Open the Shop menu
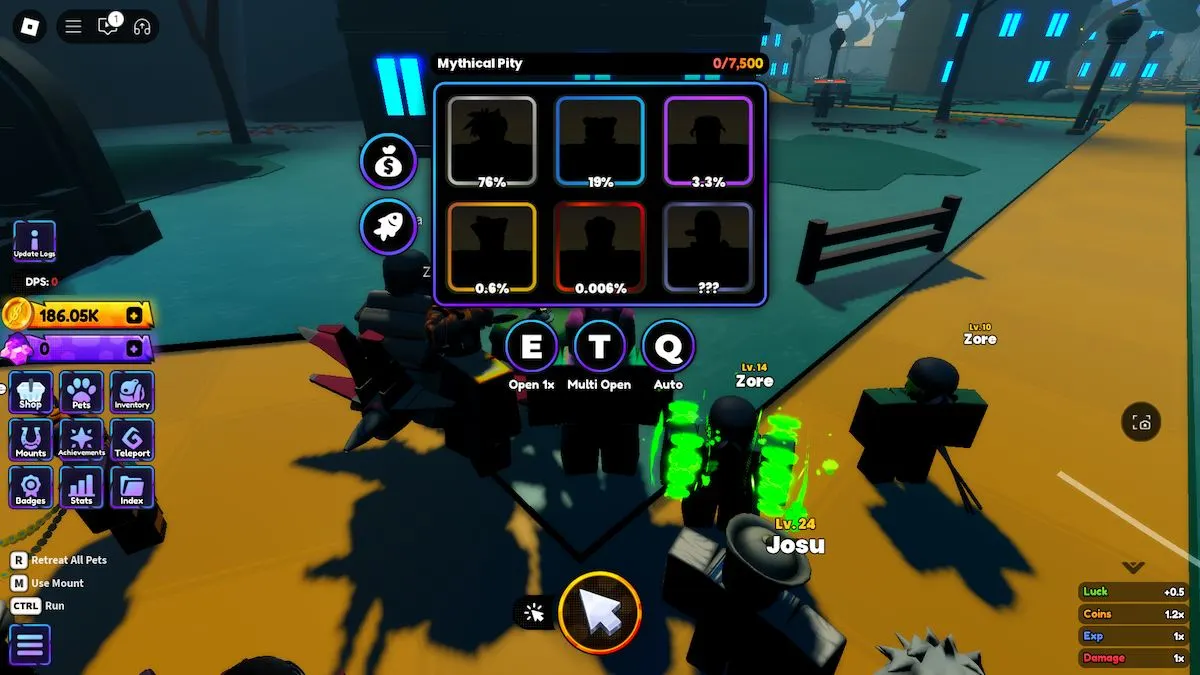Viewport: 1200px width, 675px height. (x=31, y=392)
